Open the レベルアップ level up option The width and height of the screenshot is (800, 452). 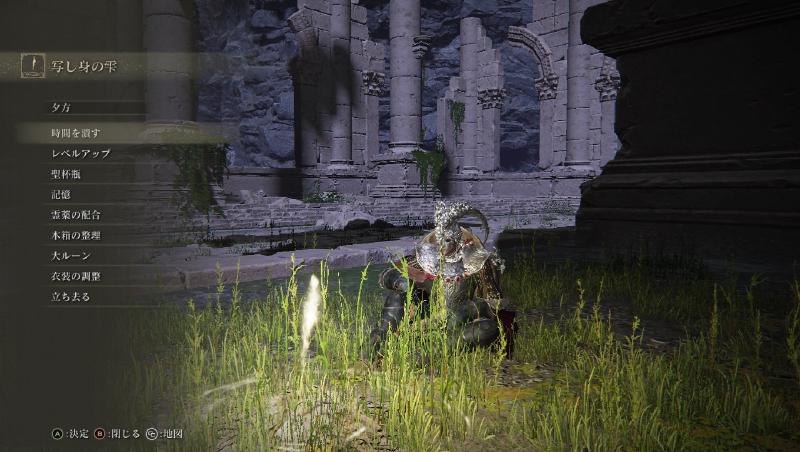tap(80, 154)
